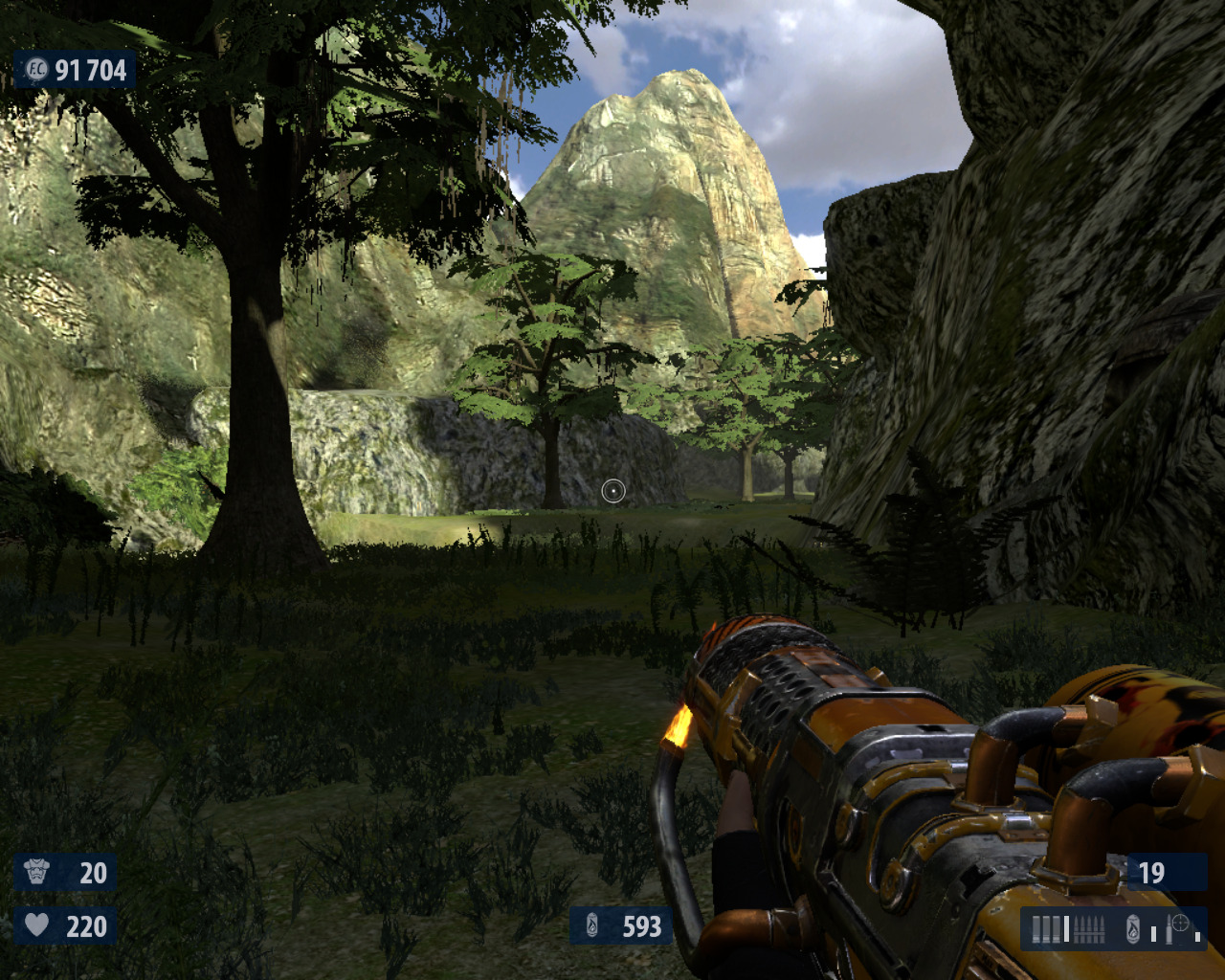
Task: Pick the sniper rounds crosshair icon
Action: click(1180, 924)
